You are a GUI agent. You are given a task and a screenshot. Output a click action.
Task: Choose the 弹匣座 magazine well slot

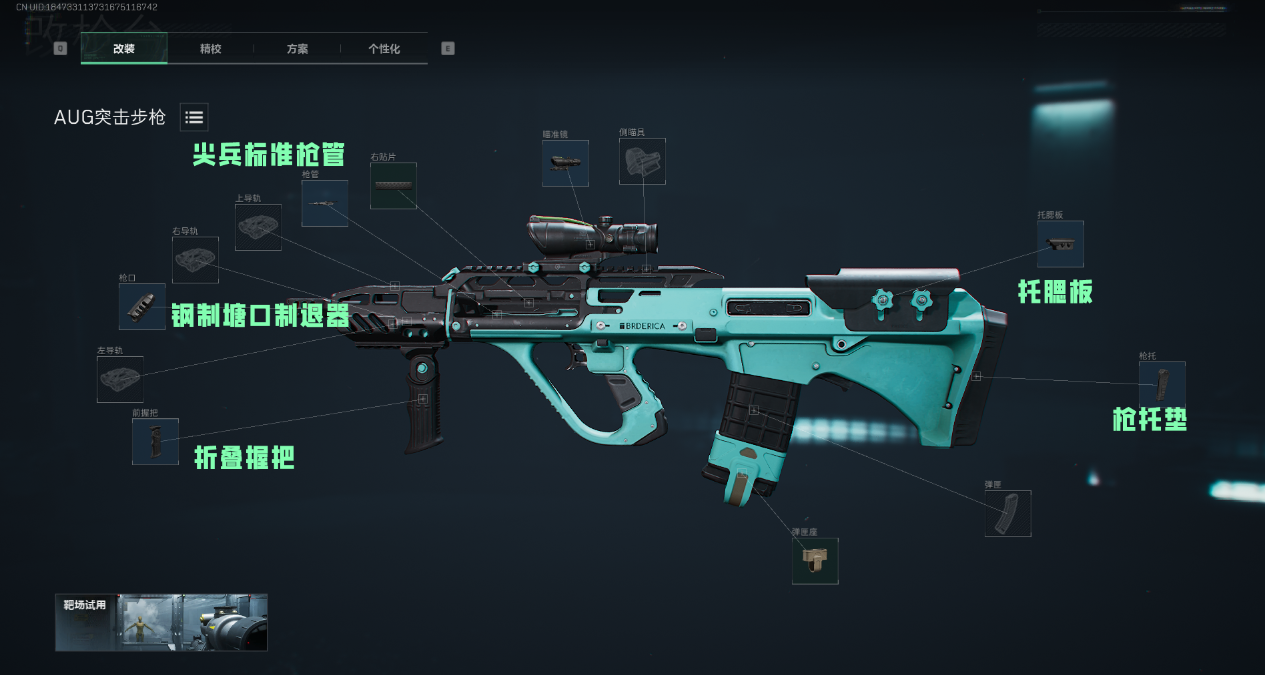(x=815, y=561)
